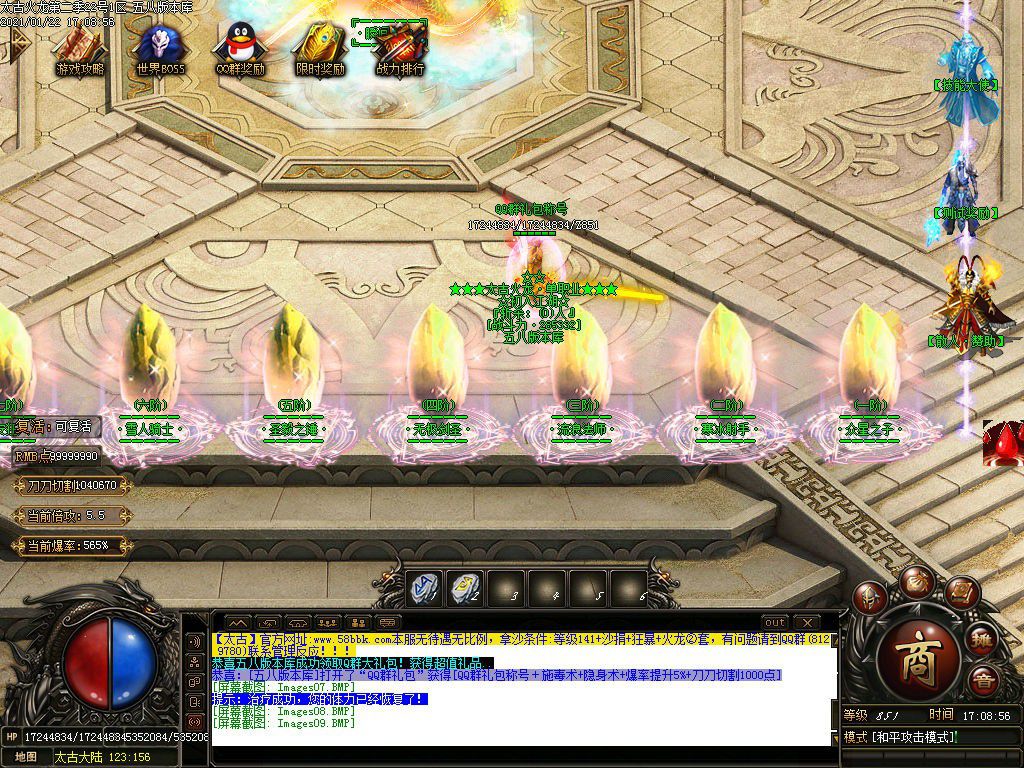Use the first hotbar skill slot
Viewport: 1024px width, 768px height.
424,588
